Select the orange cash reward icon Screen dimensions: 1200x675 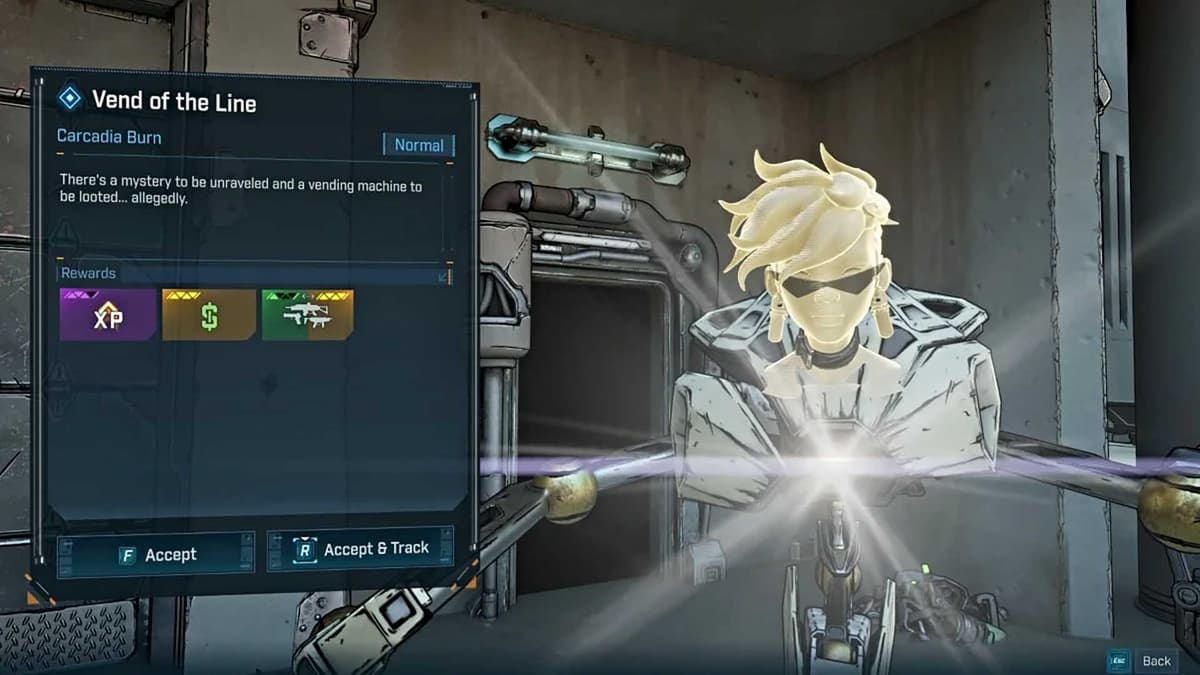pyautogui.click(x=208, y=315)
